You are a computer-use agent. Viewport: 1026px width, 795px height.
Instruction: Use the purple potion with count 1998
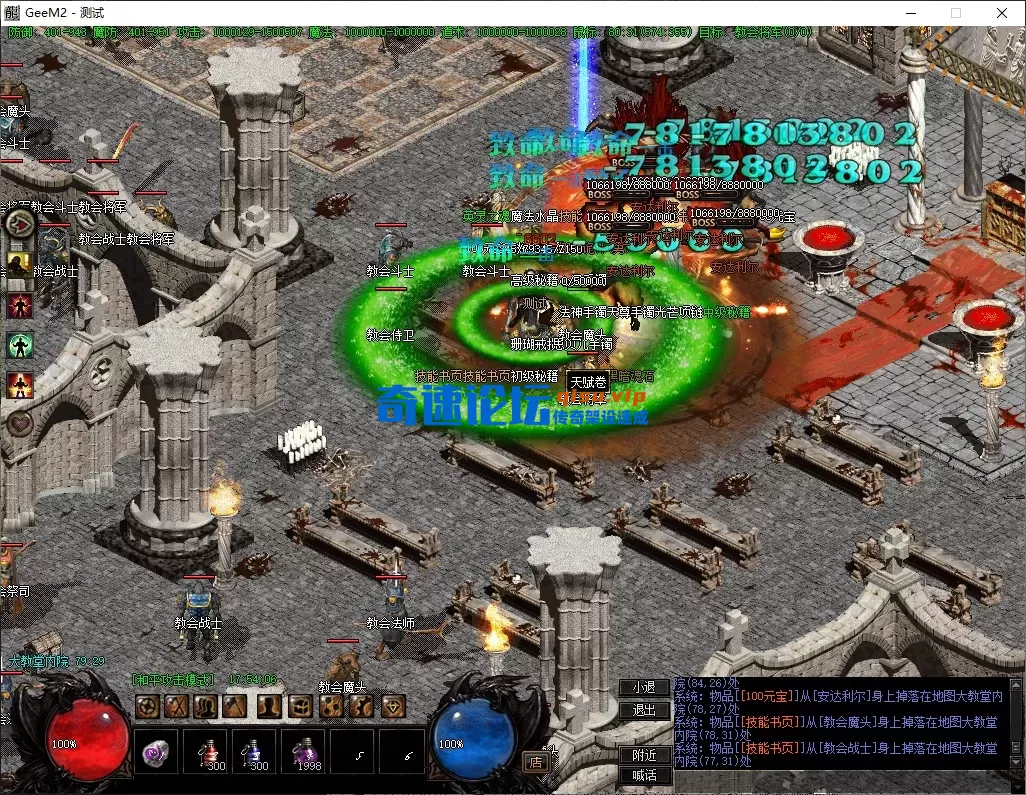pos(304,752)
